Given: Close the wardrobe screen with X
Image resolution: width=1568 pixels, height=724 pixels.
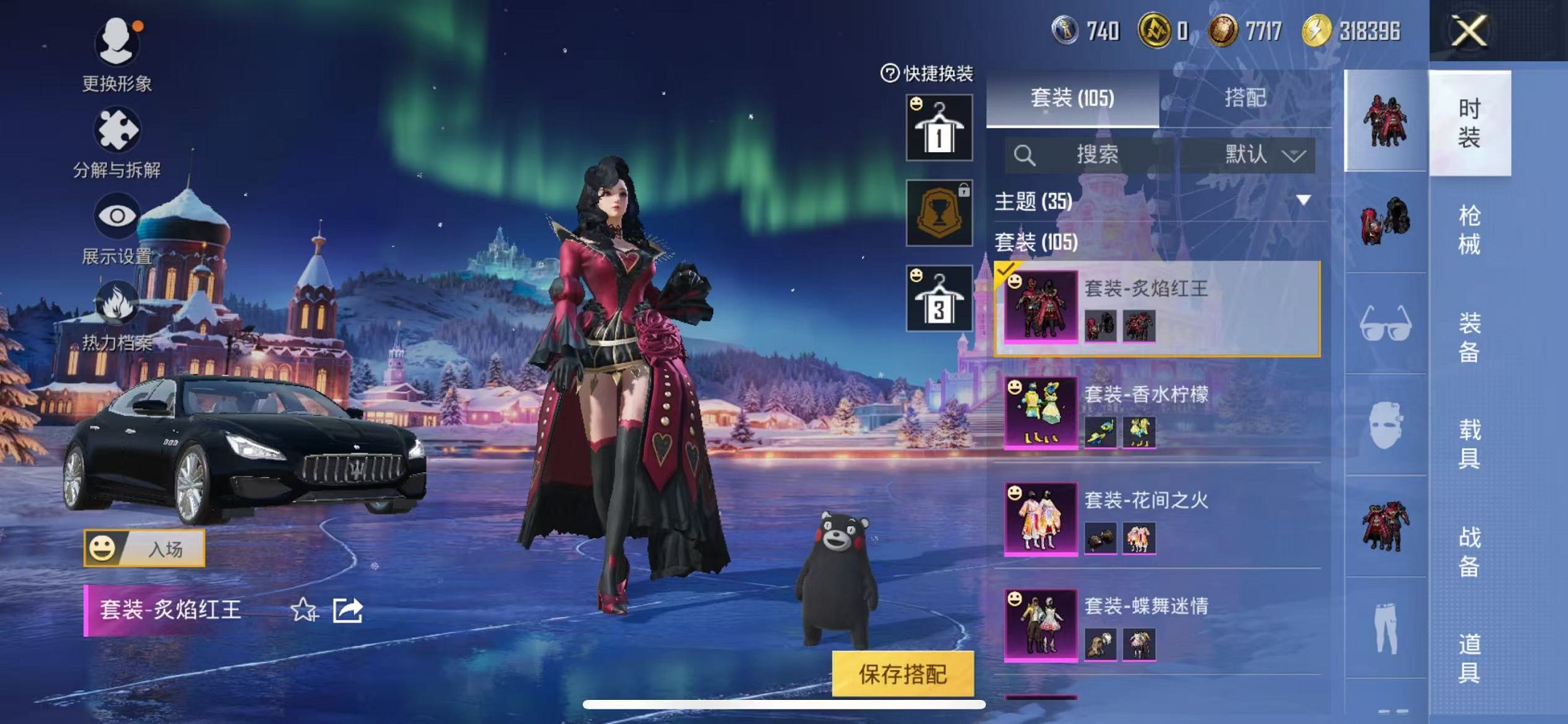Looking at the screenshot, I should click(1468, 32).
